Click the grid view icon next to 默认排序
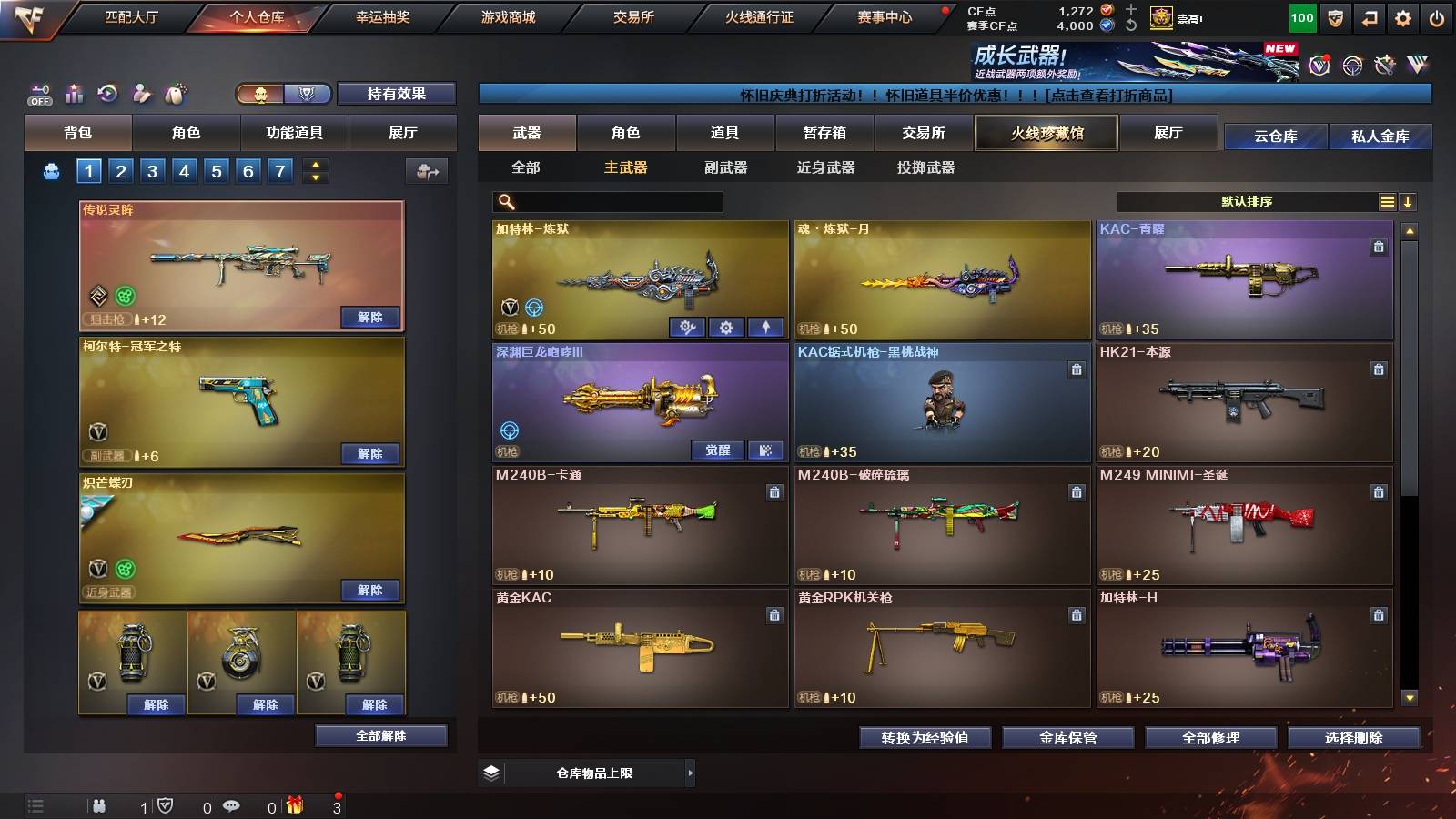 coord(1386,201)
